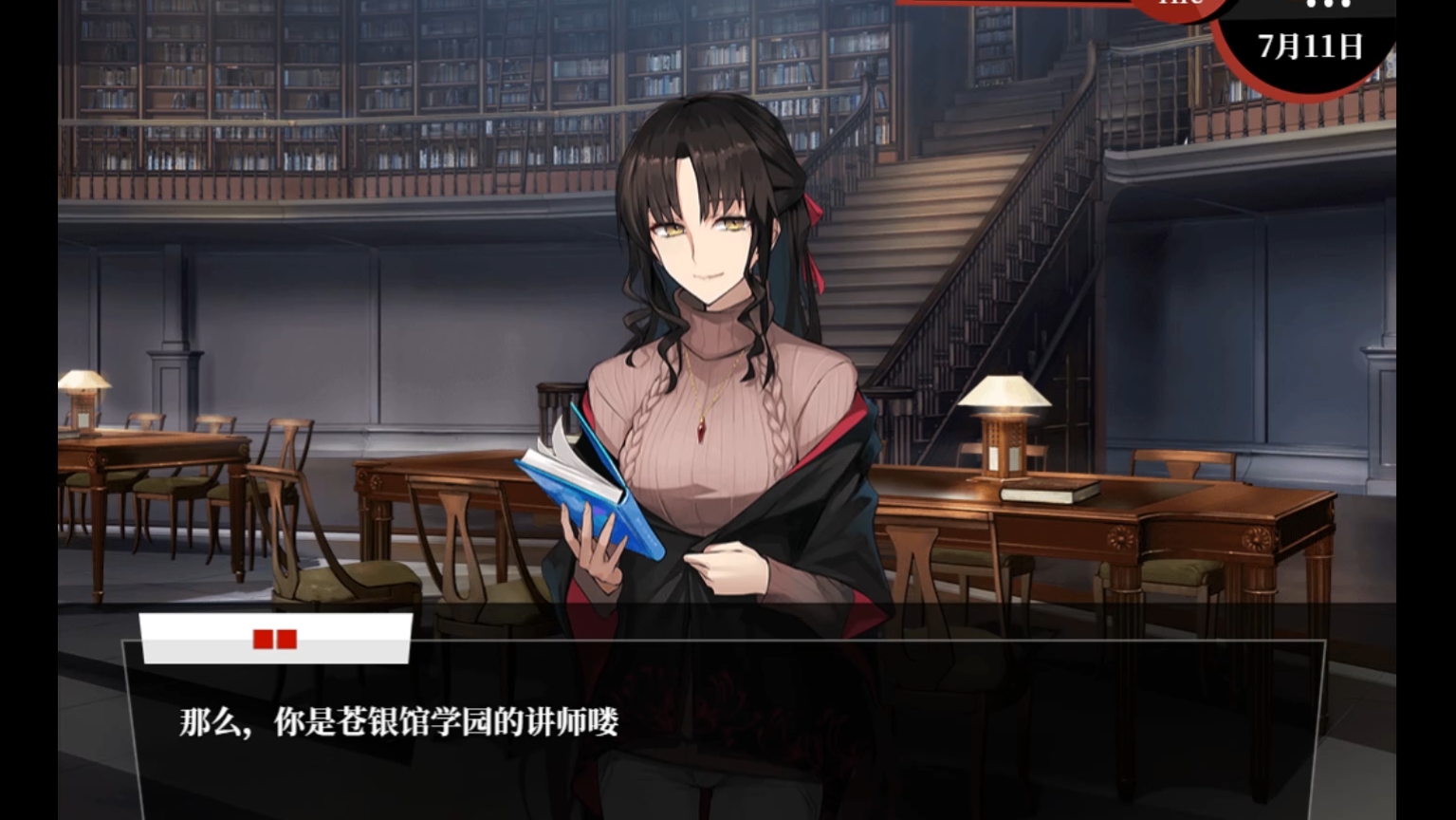Click the lamp on the left table

(x=83, y=389)
